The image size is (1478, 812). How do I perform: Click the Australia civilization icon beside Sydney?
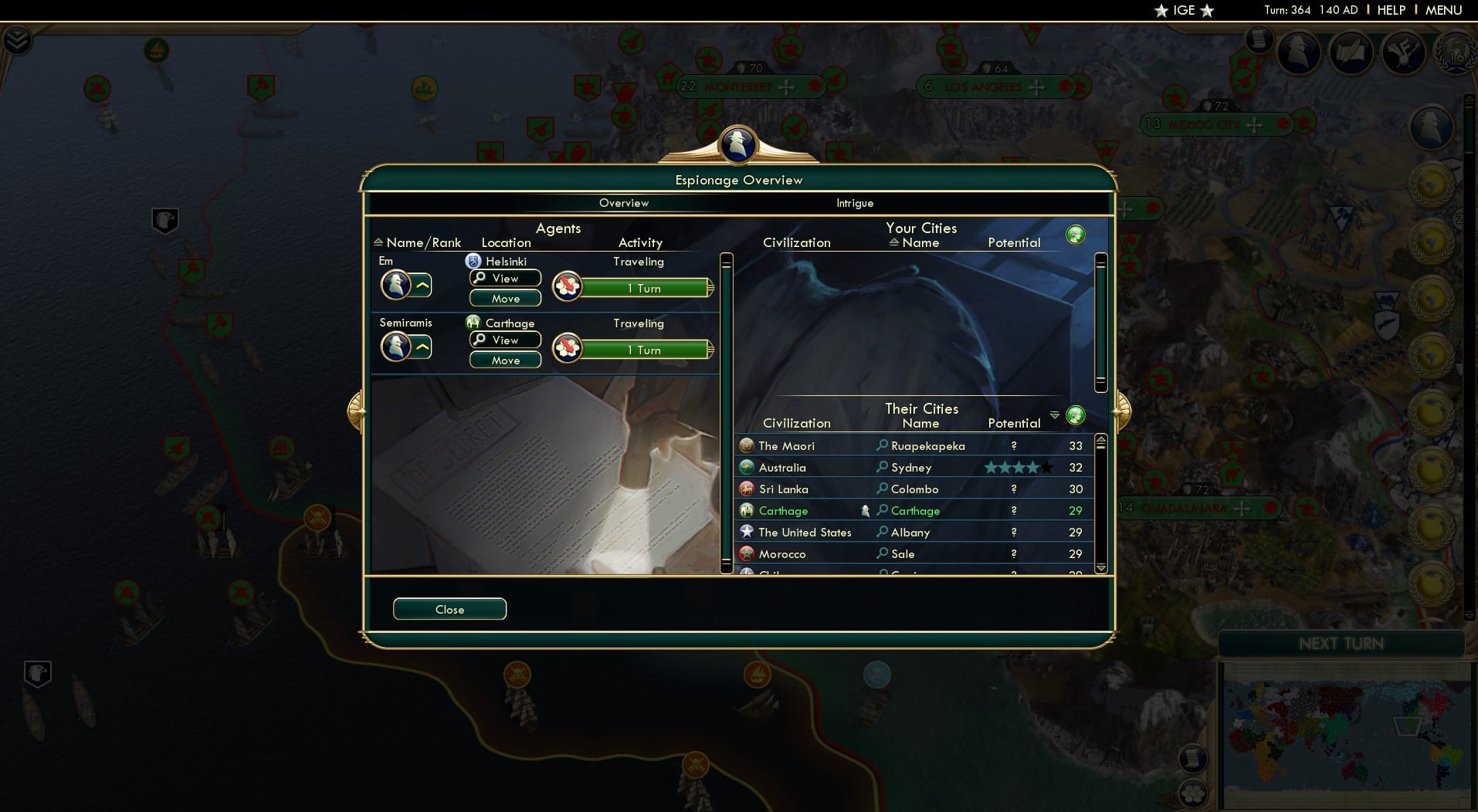pos(746,467)
